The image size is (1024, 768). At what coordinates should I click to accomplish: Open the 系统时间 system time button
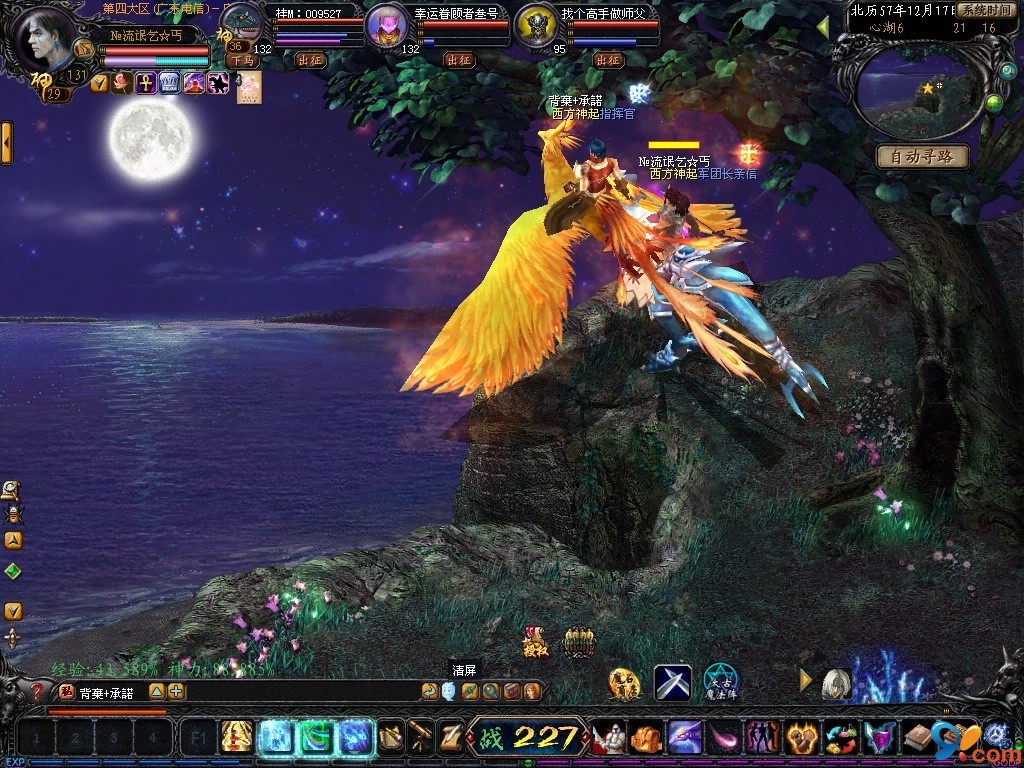(x=985, y=10)
